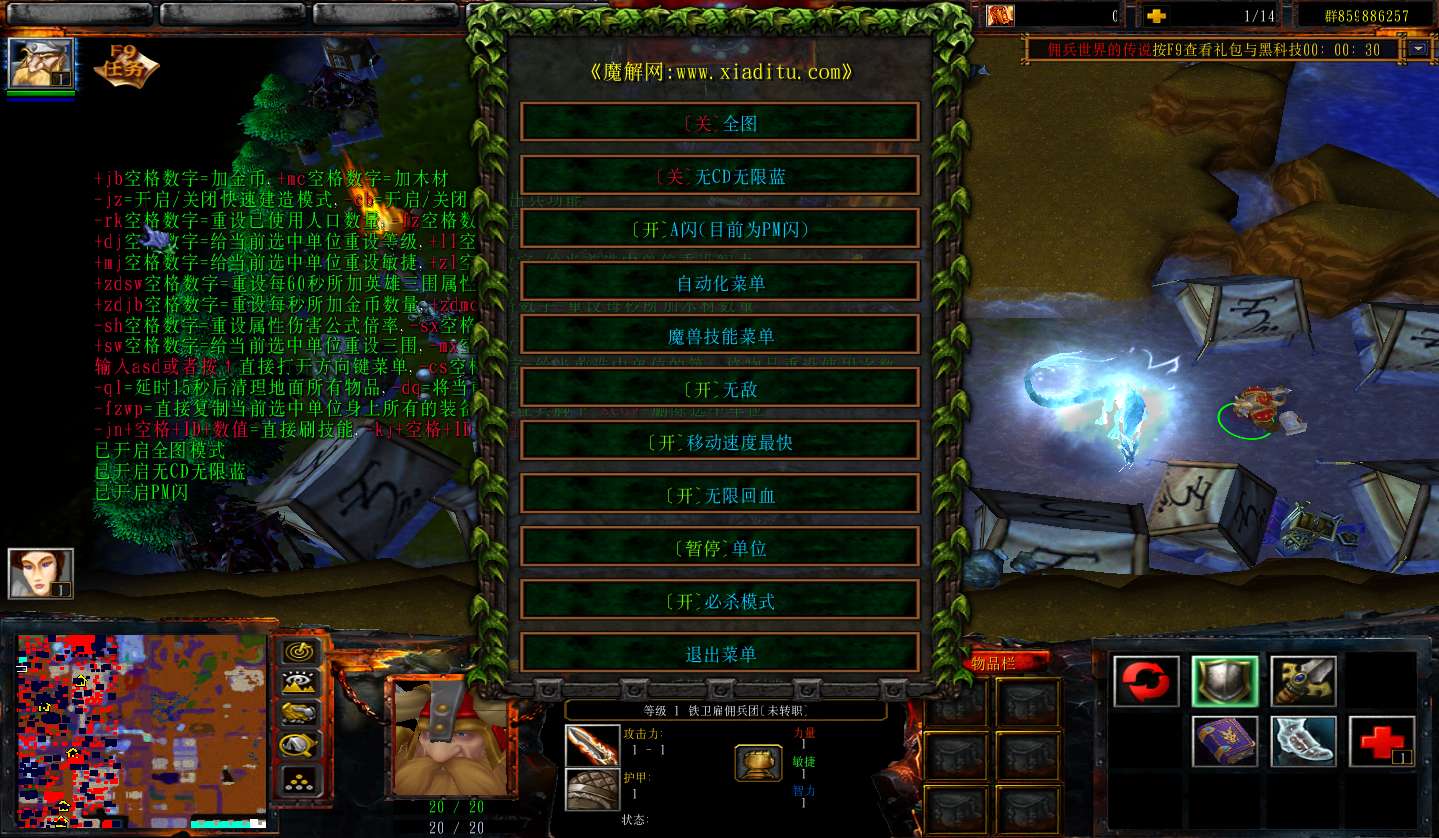Image resolution: width=1439 pixels, height=838 pixels.
Task: Enable the 必杀模式 kill mode option
Action: [719, 600]
